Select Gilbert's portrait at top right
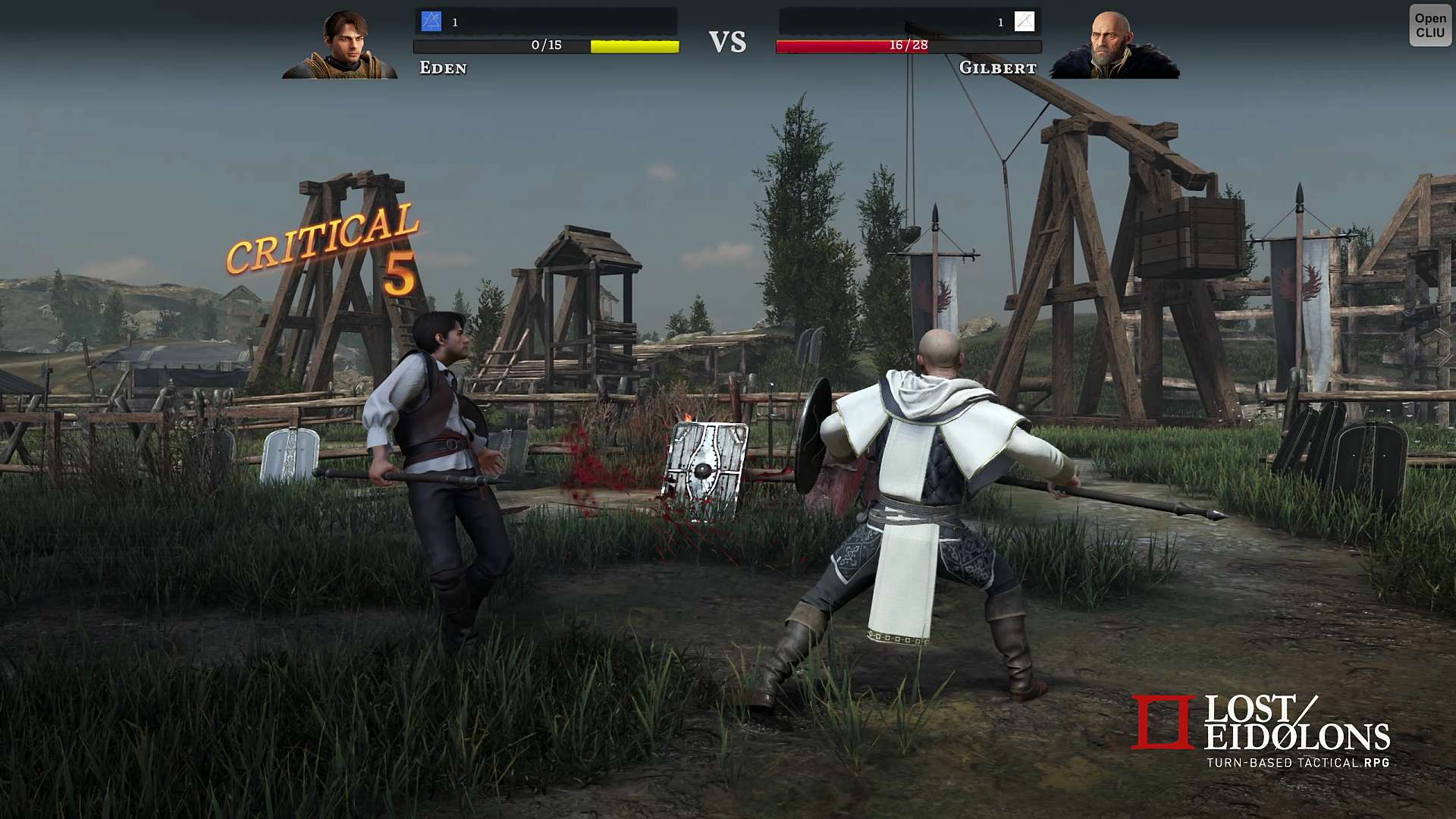The width and height of the screenshot is (1456, 819). [x=1111, y=42]
